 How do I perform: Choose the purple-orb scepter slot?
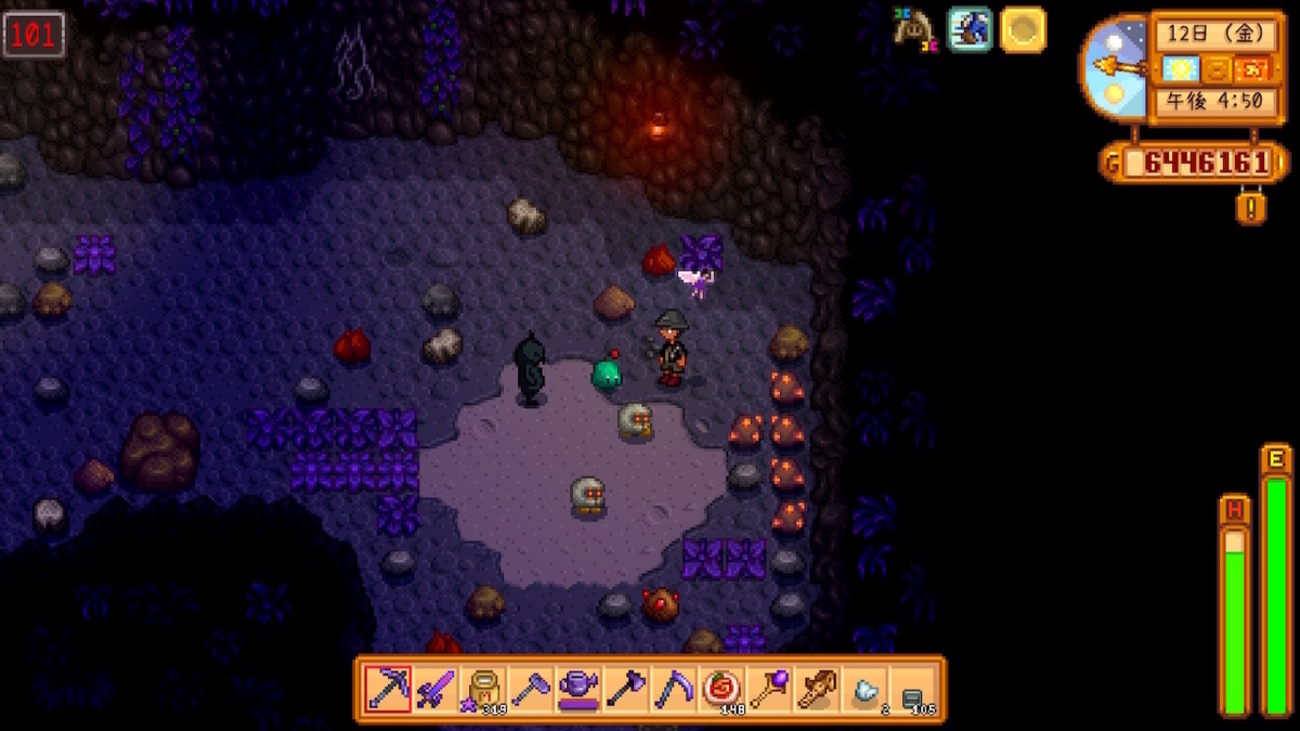pyautogui.click(x=770, y=689)
